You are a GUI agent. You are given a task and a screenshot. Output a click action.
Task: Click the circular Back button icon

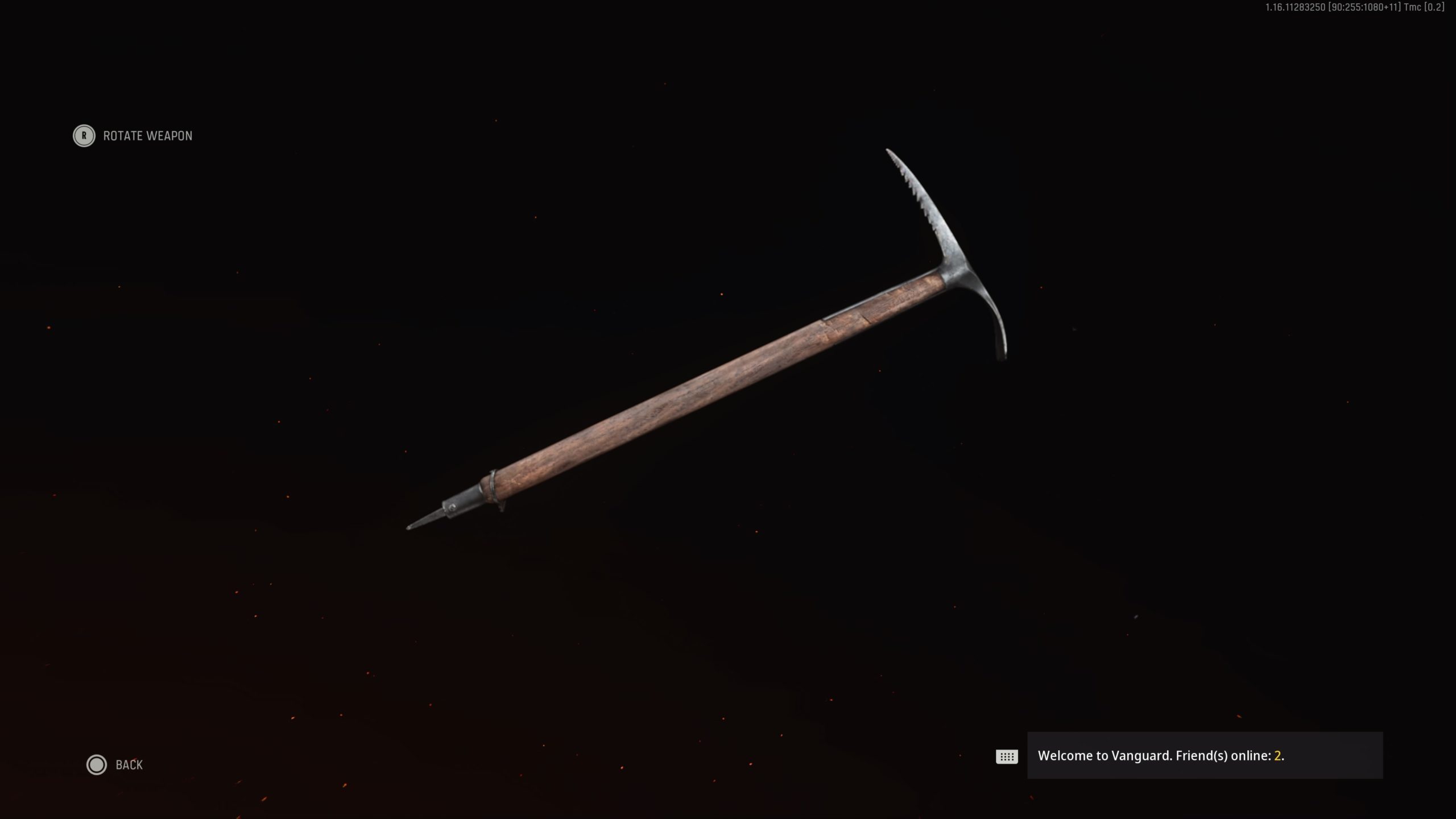[97, 765]
